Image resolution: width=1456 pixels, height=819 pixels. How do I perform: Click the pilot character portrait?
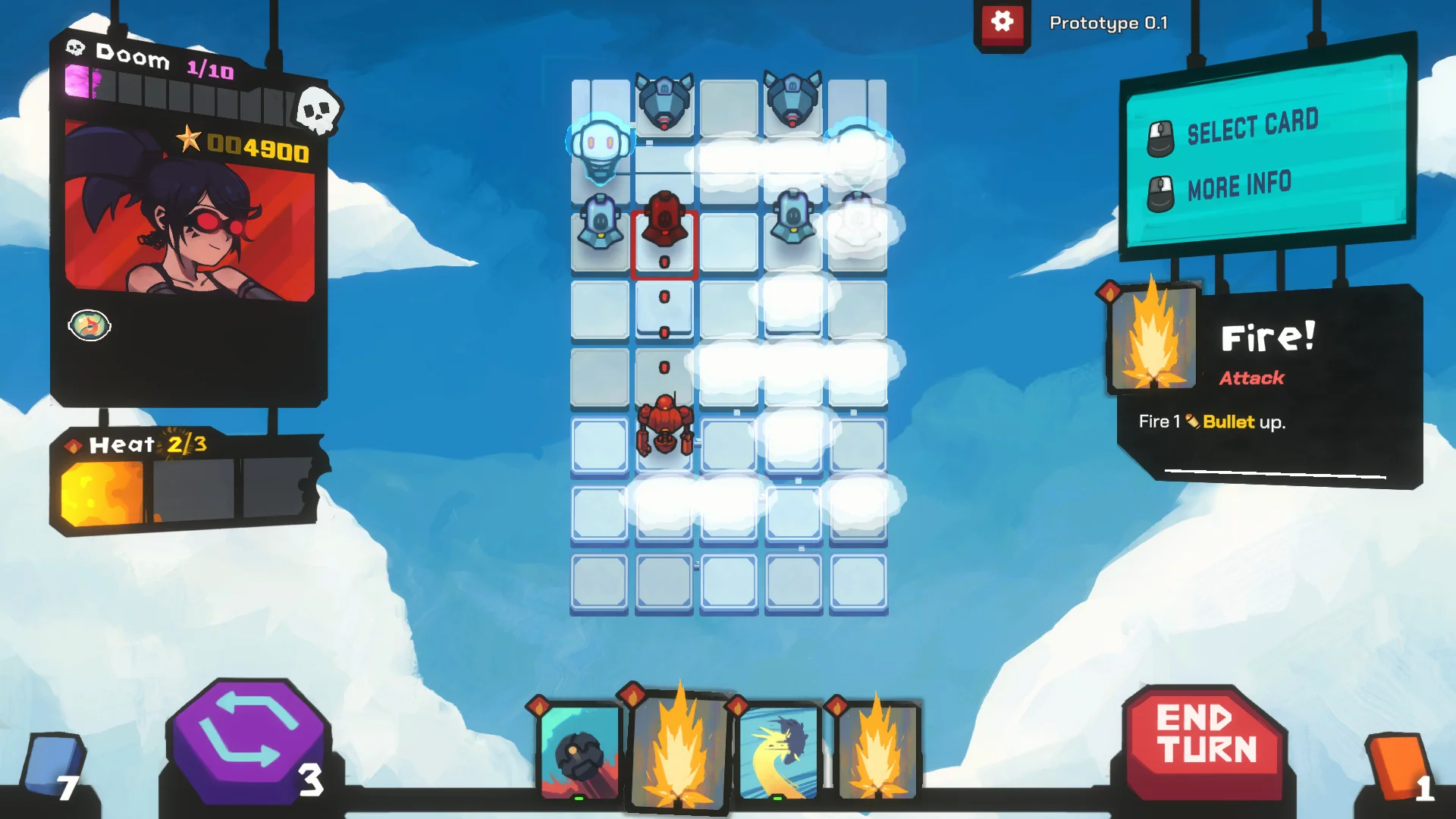[x=190, y=212]
